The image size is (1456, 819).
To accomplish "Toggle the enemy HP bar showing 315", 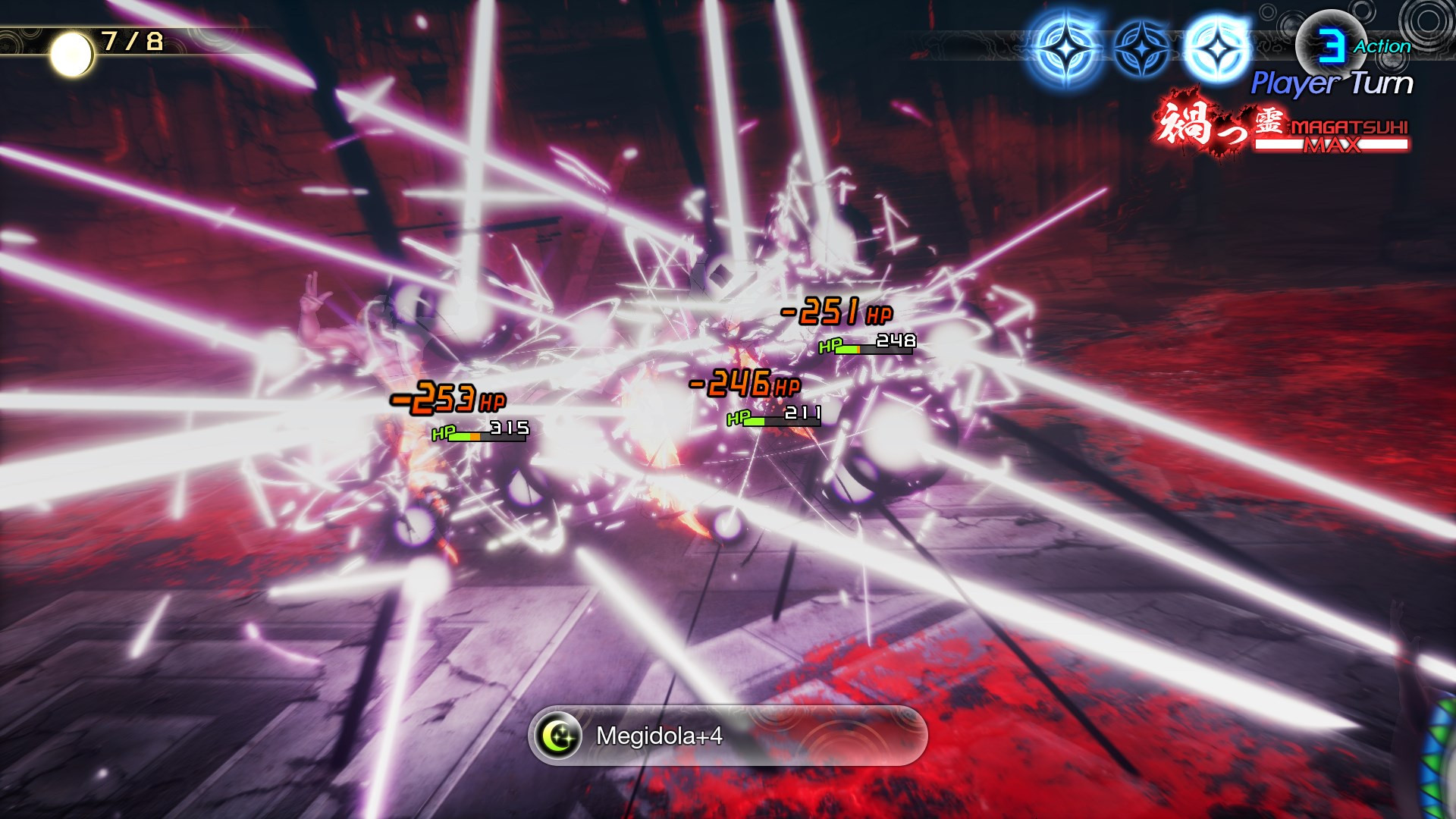I will [x=485, y=435].
